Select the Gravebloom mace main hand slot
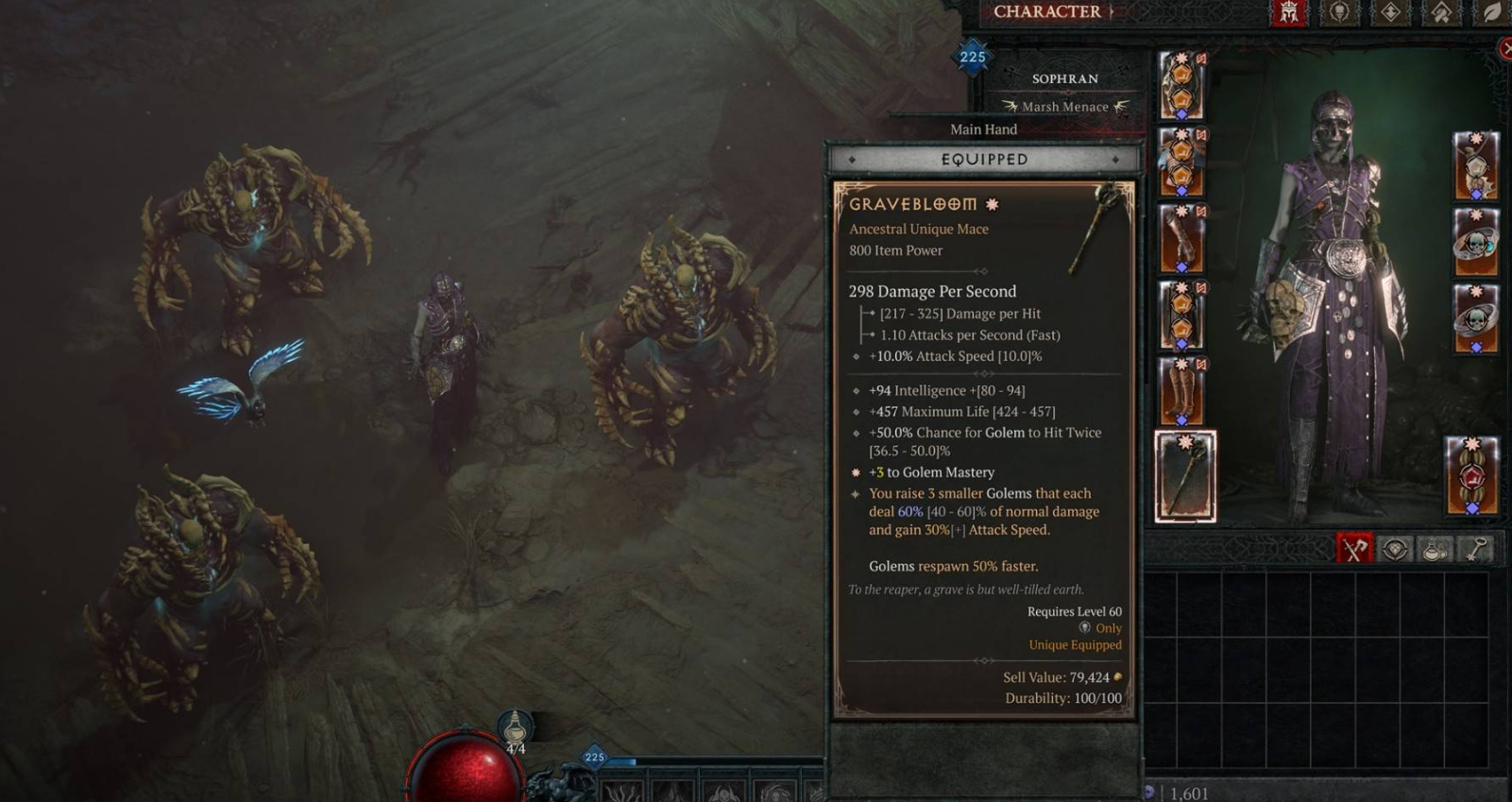 click(x=1185, y=476)
